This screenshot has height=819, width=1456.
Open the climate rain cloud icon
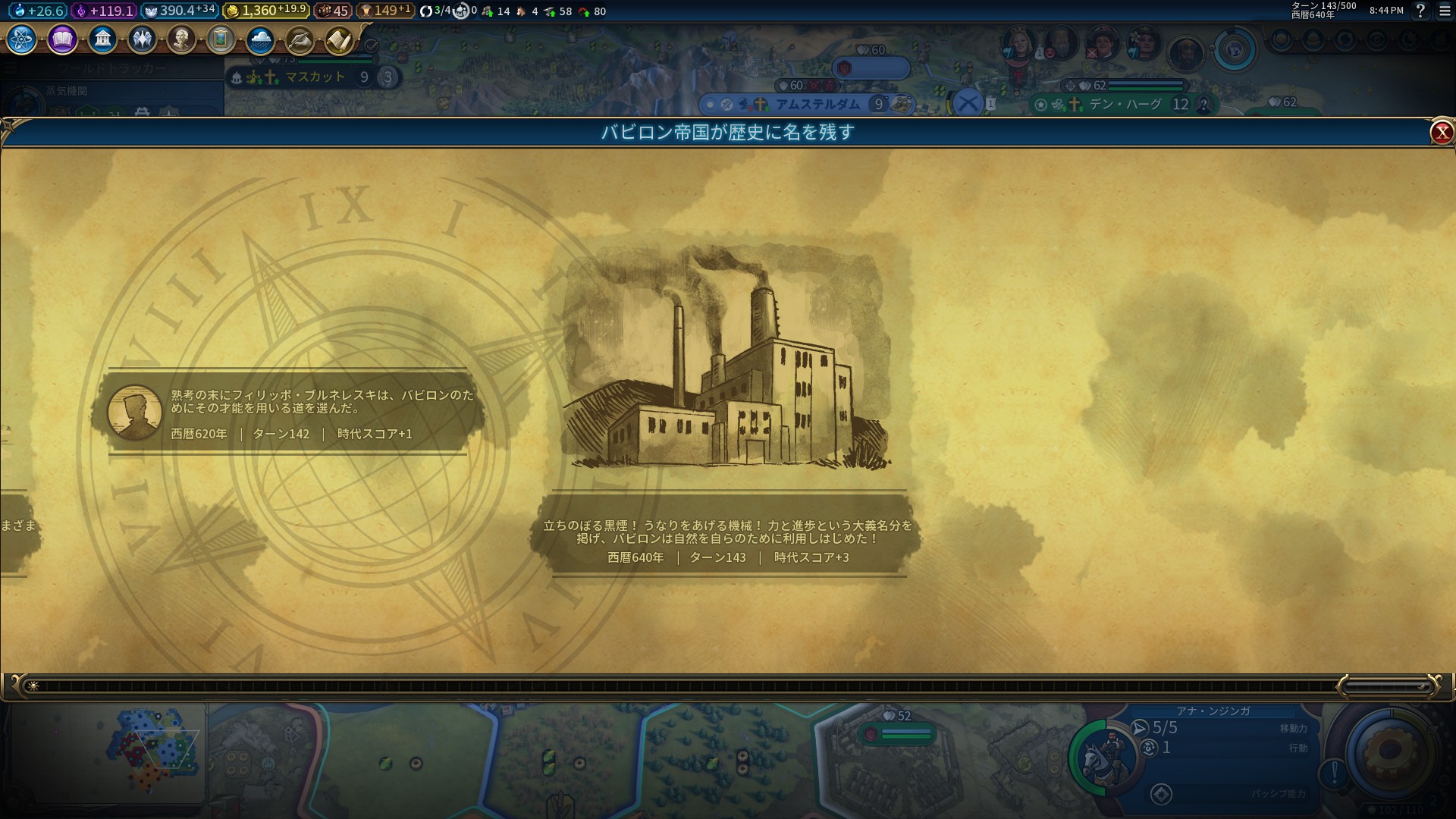point(260,39)
